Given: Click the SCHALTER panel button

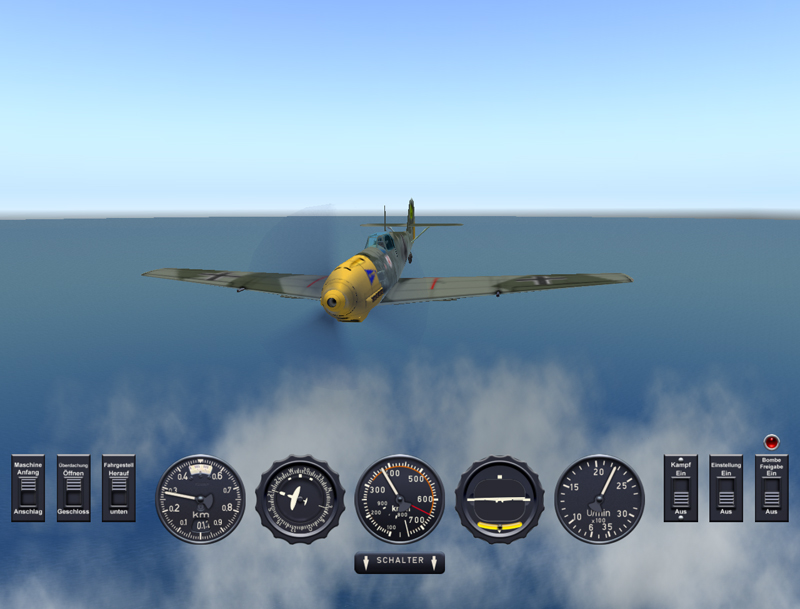Looking at the screenshot, I should click(x=400, y=562).
